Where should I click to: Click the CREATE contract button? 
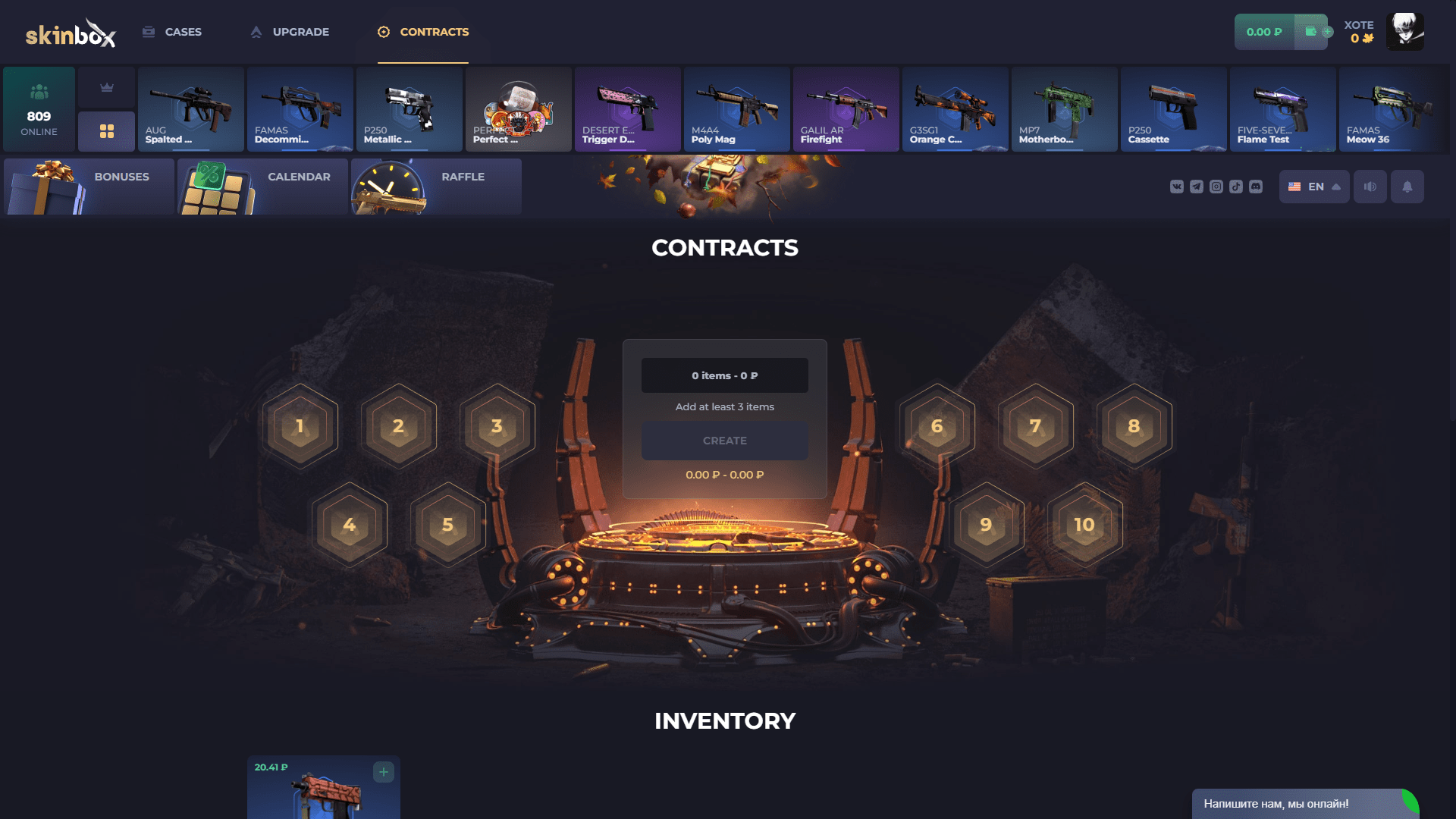click(725, 440)
